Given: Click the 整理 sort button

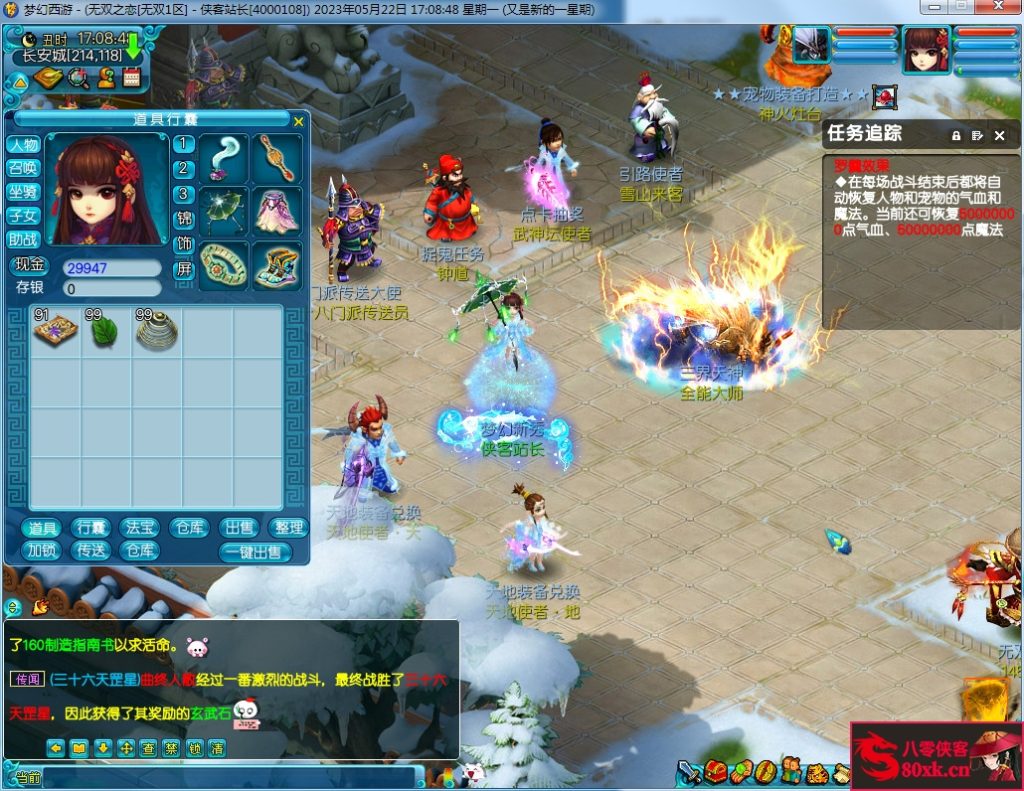Looking at the screenshot, I should [289, 528].
